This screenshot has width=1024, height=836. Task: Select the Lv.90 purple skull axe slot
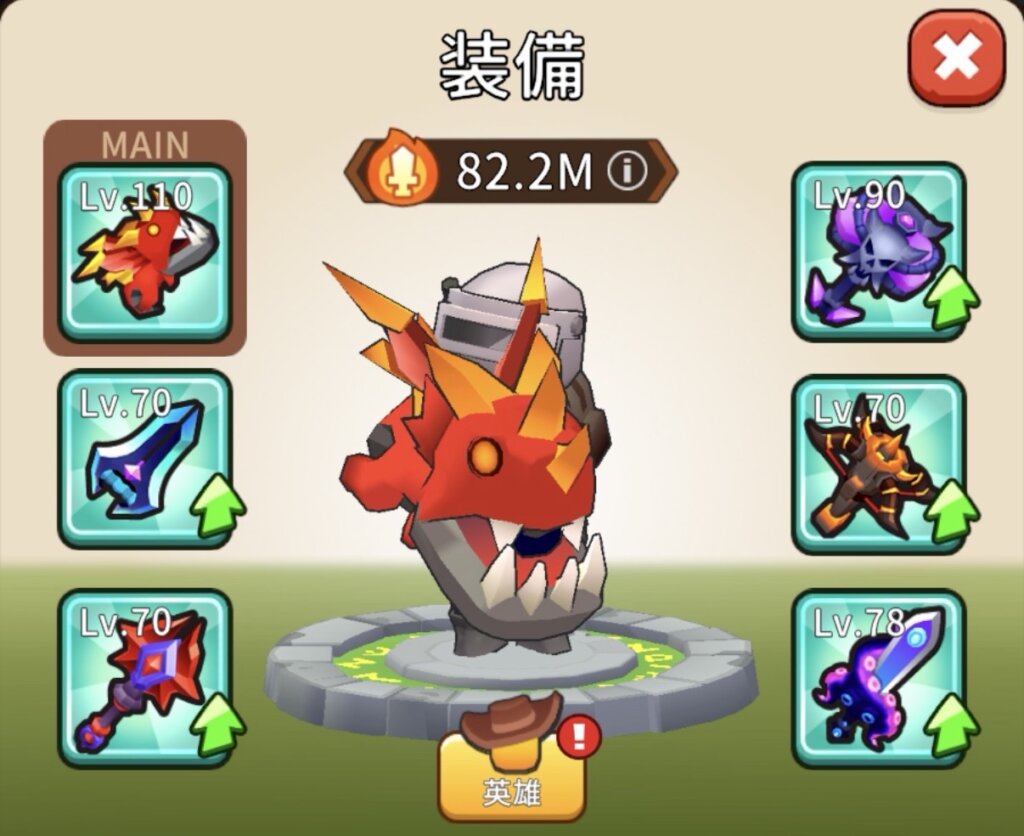[879, 252]
